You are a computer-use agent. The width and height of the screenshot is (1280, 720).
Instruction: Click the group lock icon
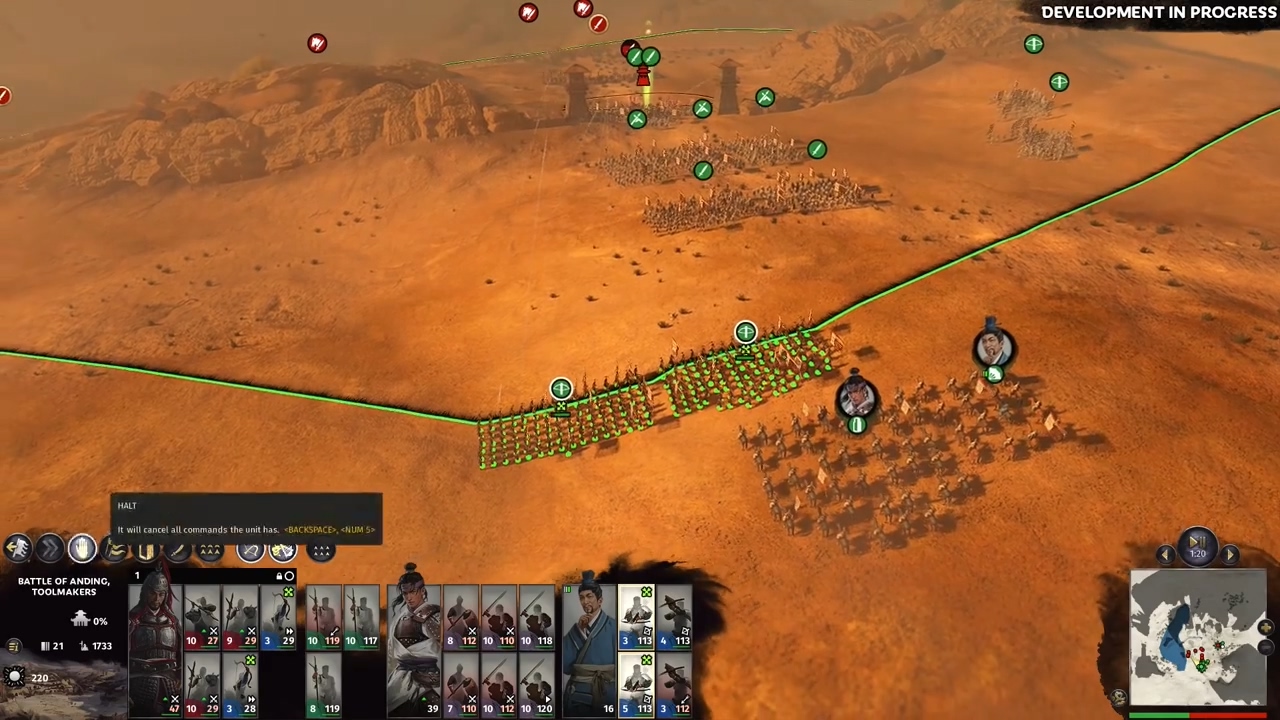279,576
